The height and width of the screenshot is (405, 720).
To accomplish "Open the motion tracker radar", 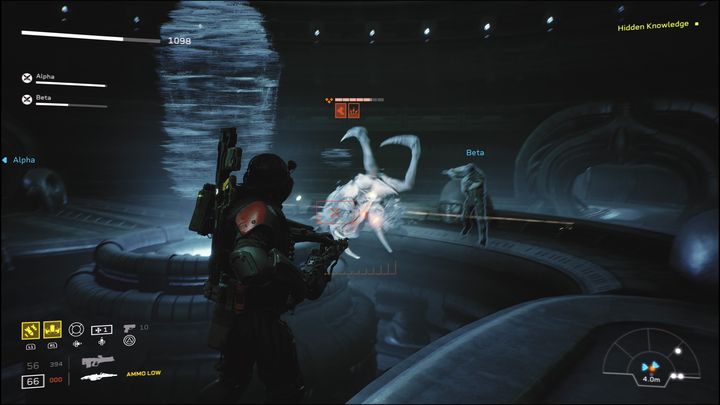I will [x=651, y=363].
